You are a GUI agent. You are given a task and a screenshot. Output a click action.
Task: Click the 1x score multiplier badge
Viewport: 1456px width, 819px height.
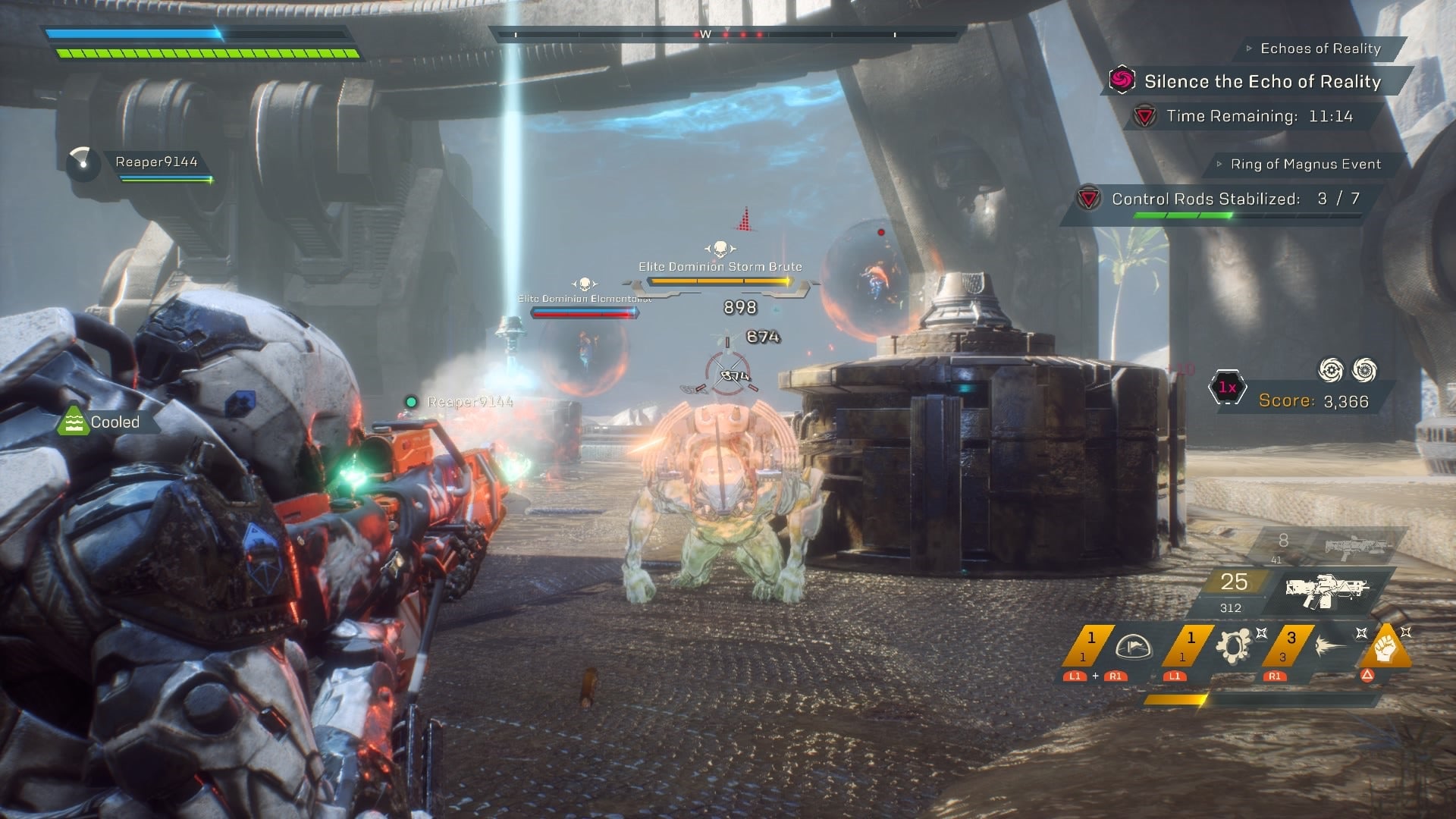[x=1227, y=388]
